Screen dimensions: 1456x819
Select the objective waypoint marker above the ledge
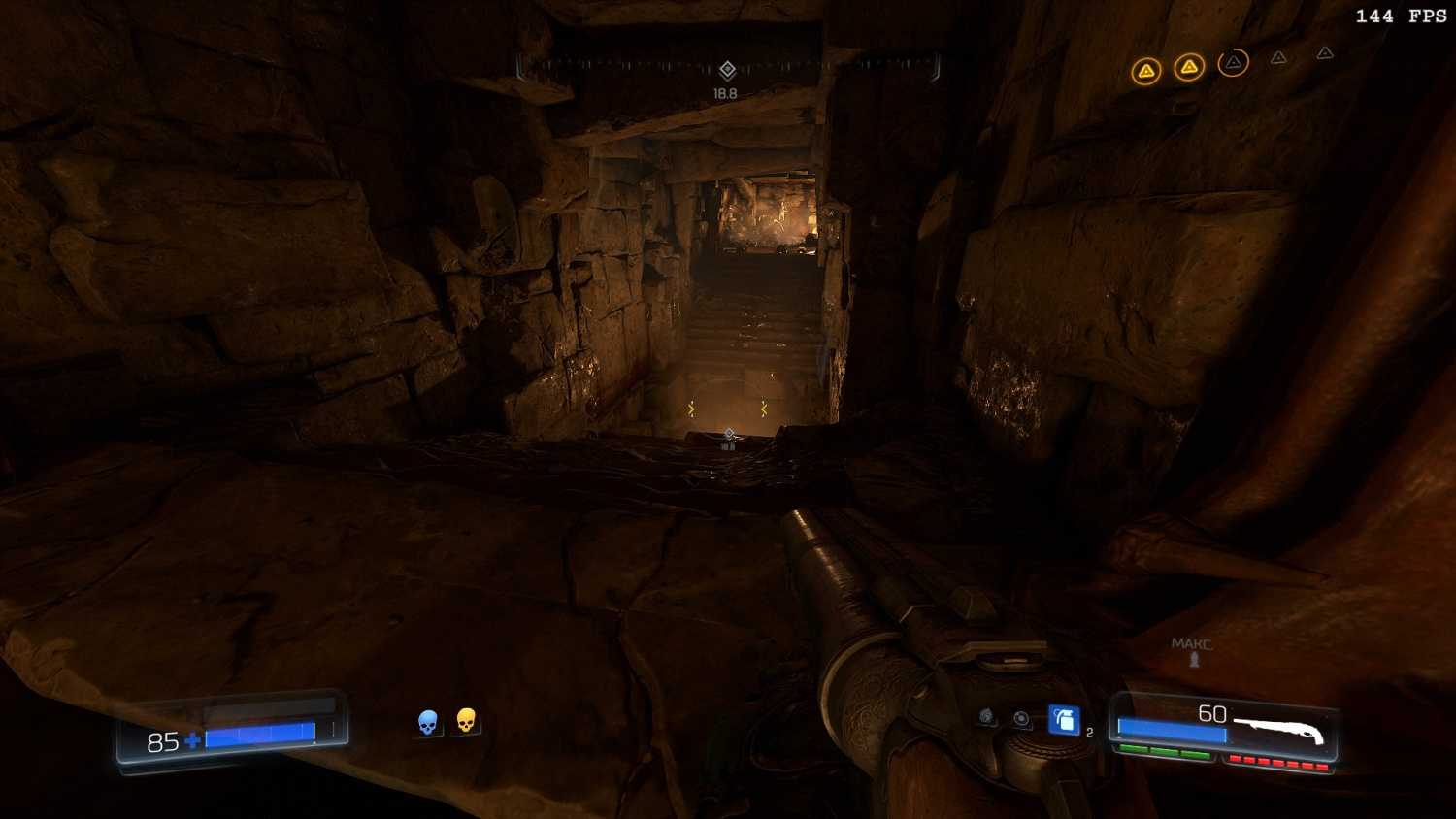point(729,434)
